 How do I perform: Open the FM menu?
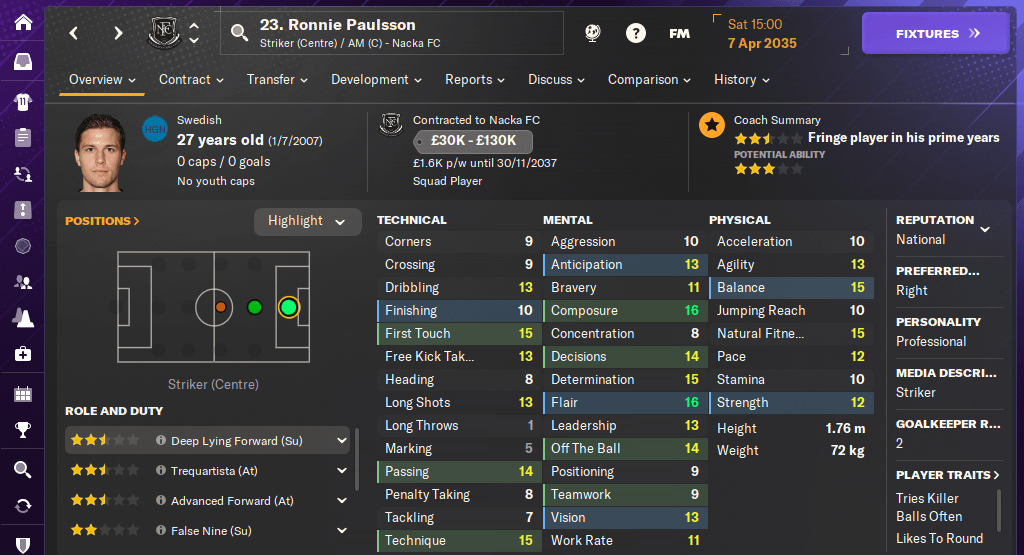[679, 33]
